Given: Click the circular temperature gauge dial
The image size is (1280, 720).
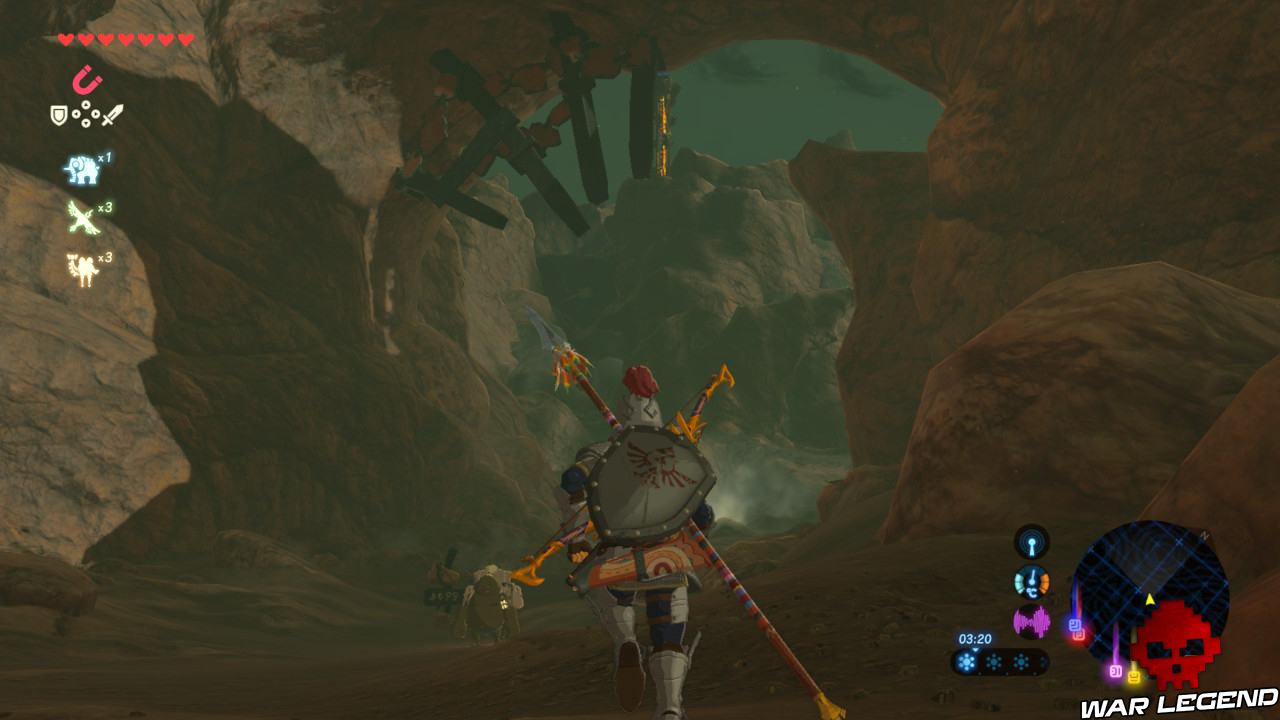Looking at the screenshot, I should 1032,583.
